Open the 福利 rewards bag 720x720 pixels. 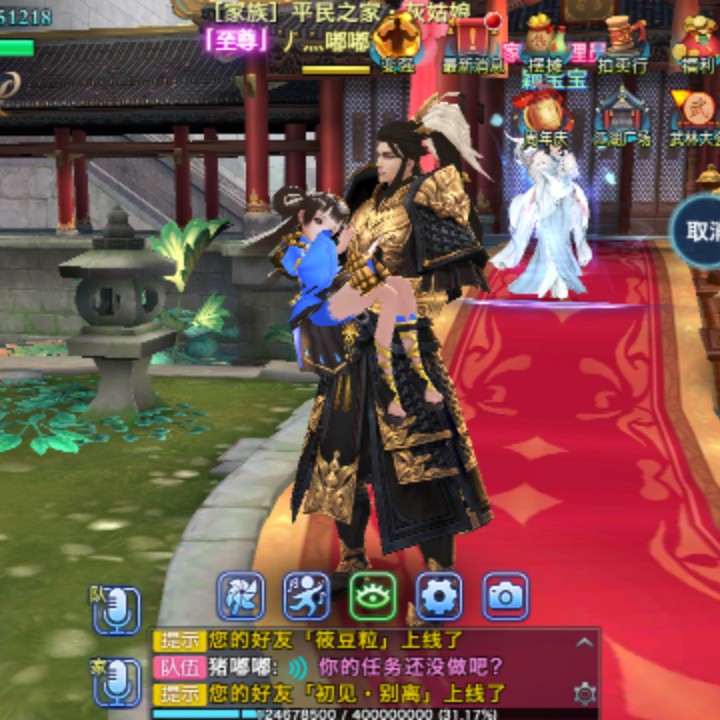click(696, 40)
